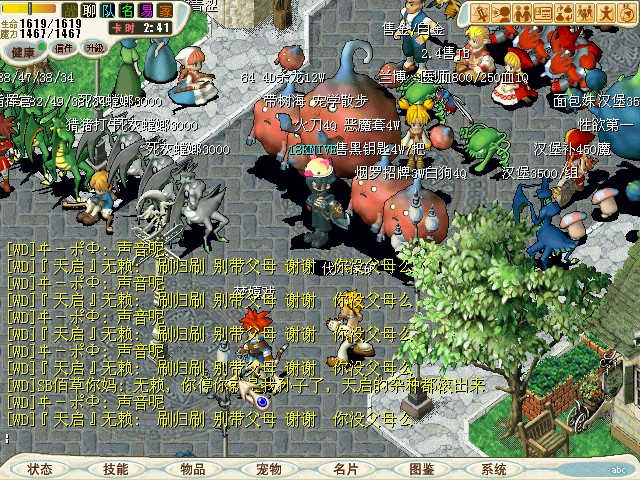Viewport: 640px width, 480px height.
Task: Open the 状态 status menu
Action: [x=40, y=468]
